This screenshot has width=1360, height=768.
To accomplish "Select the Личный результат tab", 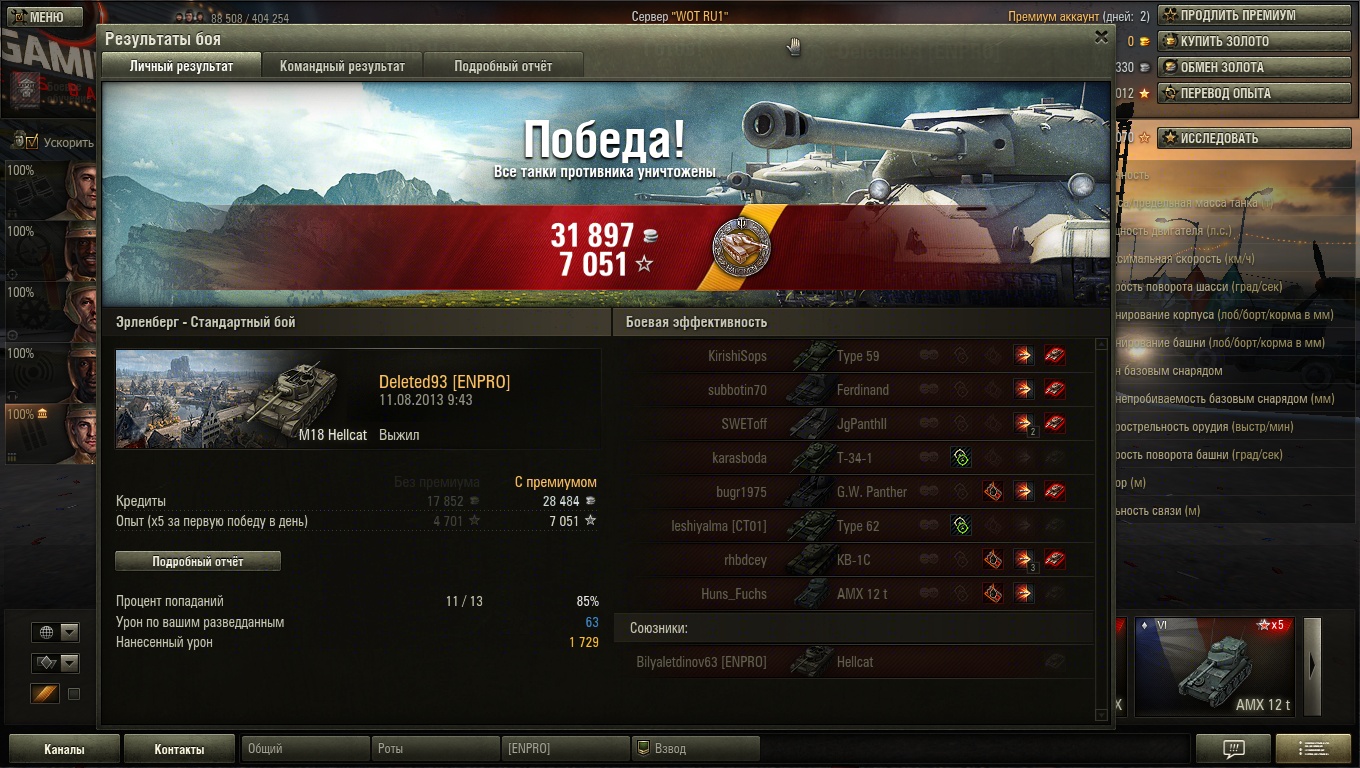I will pos(181,66).
